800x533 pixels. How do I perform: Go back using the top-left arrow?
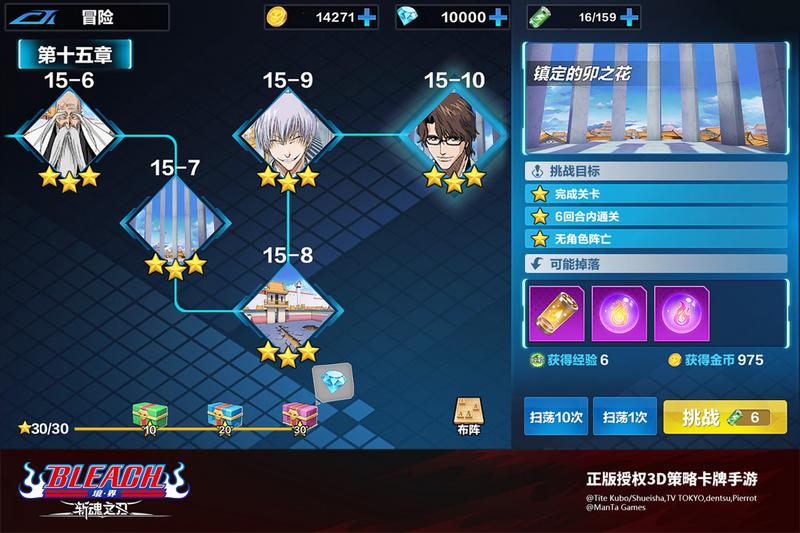37,17
